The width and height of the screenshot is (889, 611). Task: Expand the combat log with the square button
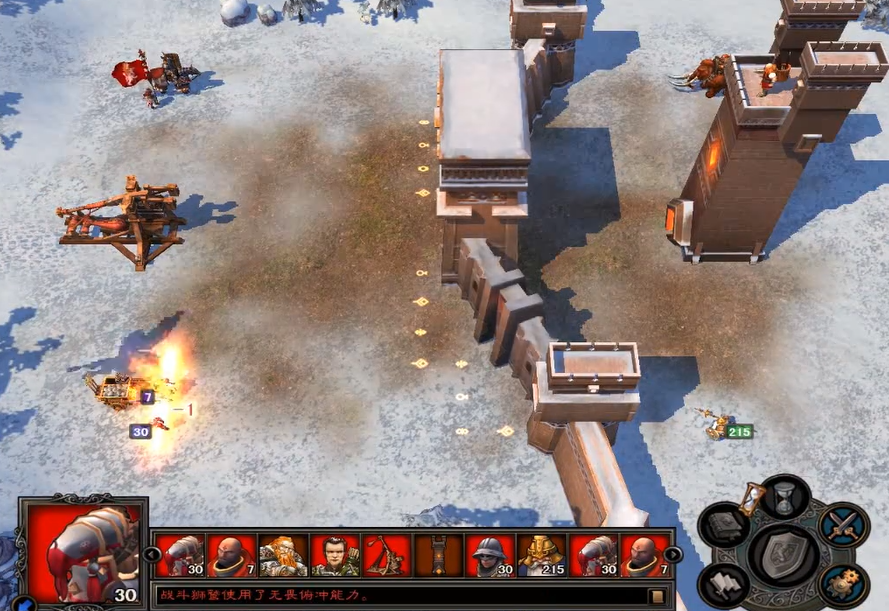657,596
